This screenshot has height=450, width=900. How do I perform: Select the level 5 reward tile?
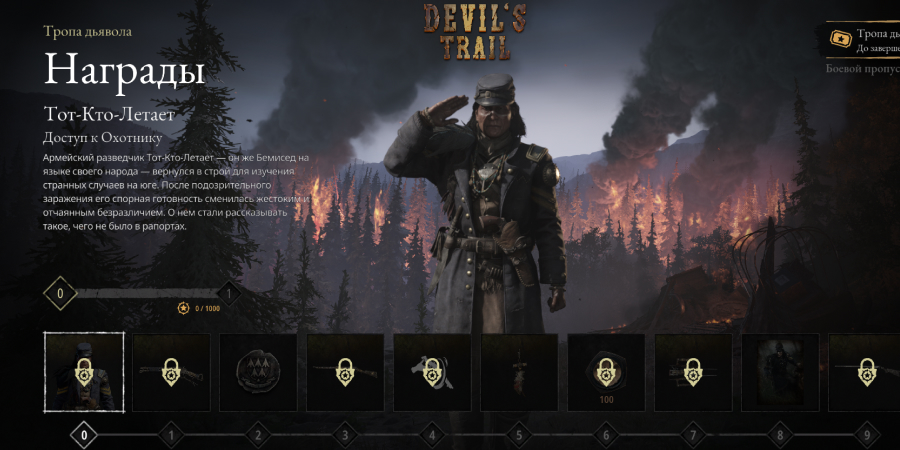519,372
